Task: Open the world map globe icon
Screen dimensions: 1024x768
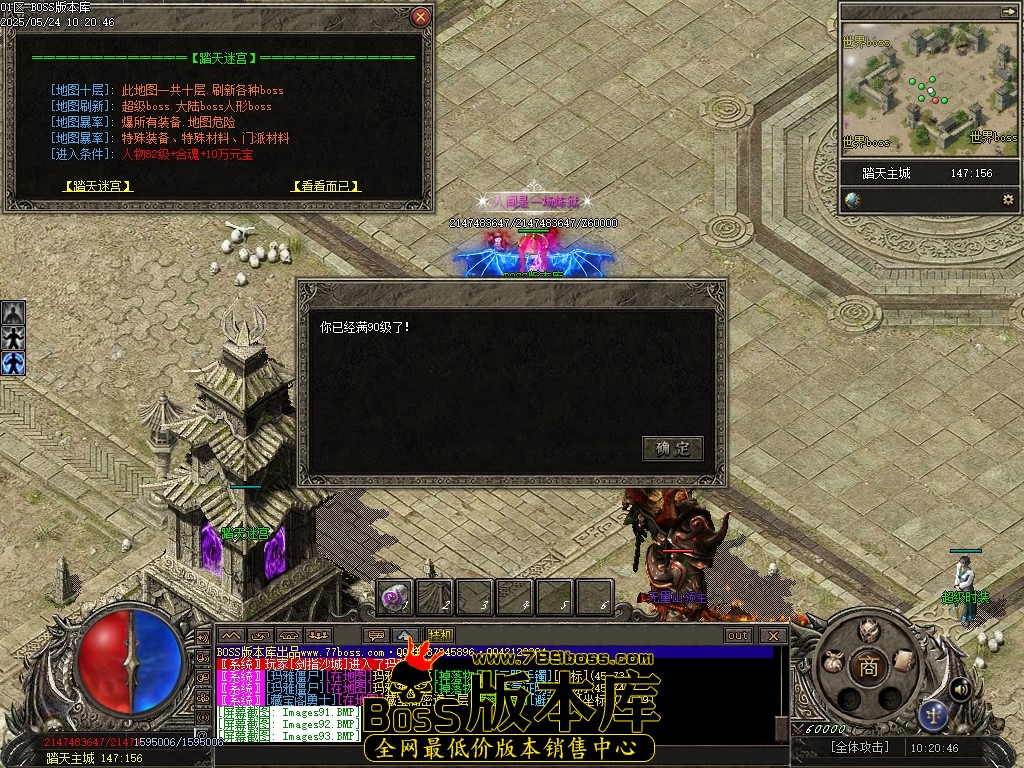Action: (x=852, y=200)
